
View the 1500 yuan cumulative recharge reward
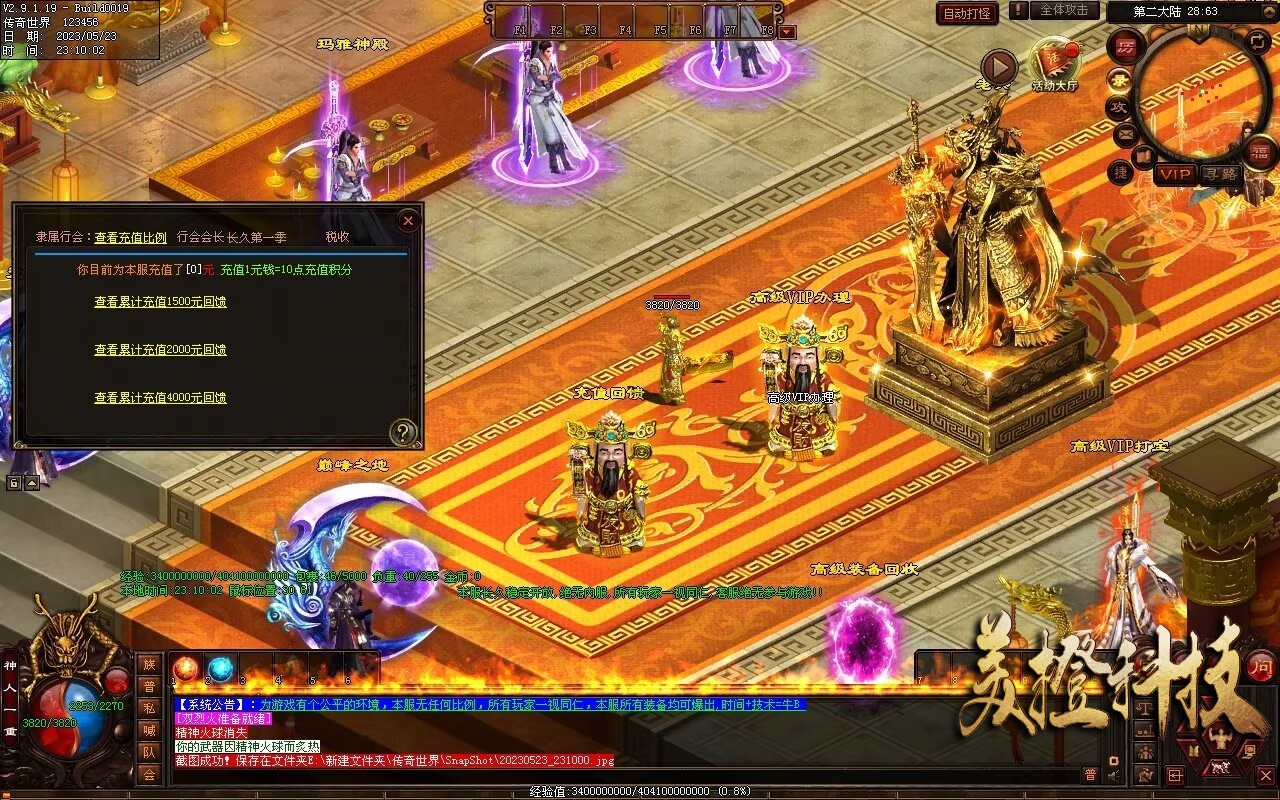[160, 302]
